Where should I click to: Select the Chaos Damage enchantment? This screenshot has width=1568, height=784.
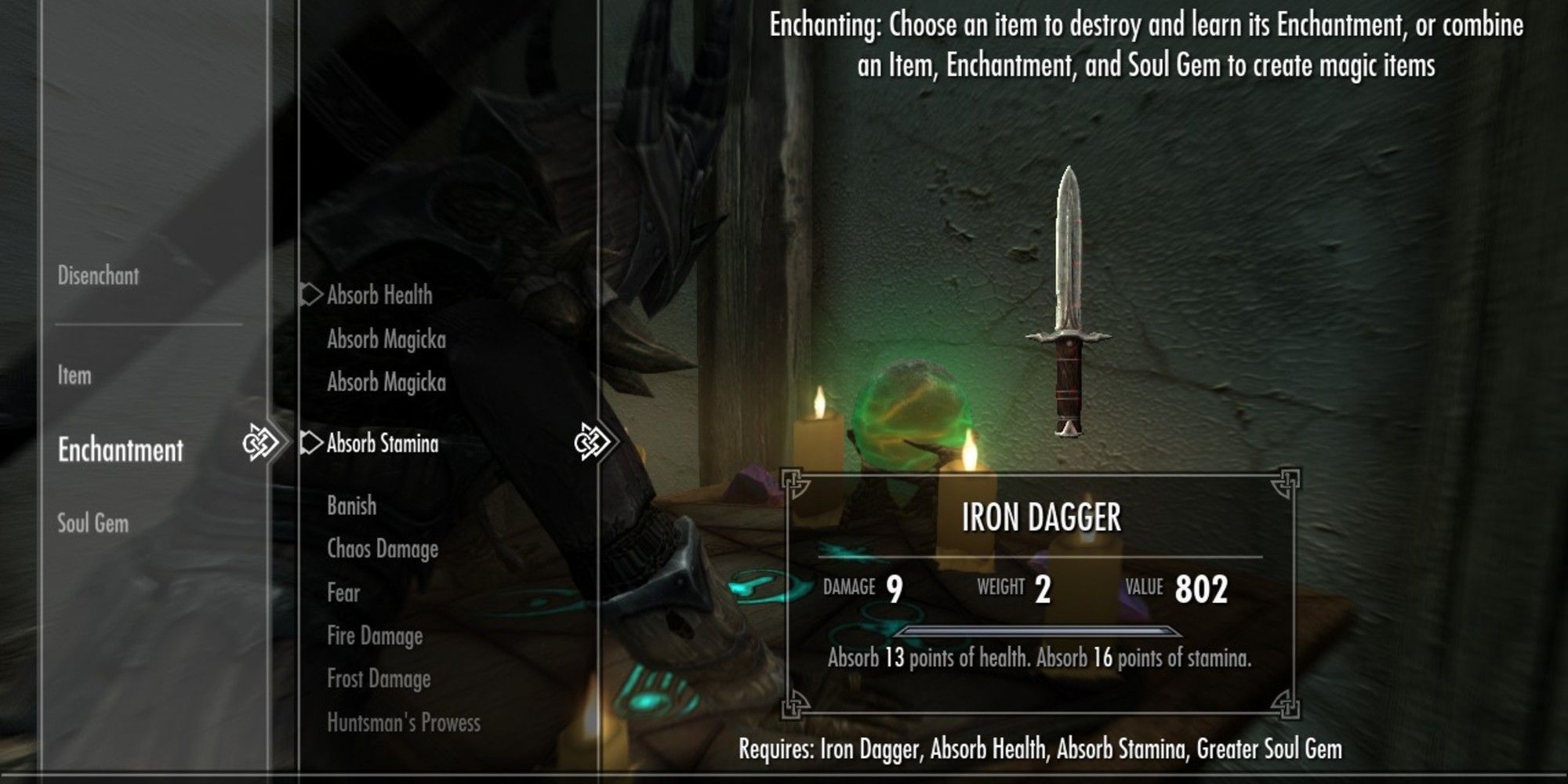(383, 550)
